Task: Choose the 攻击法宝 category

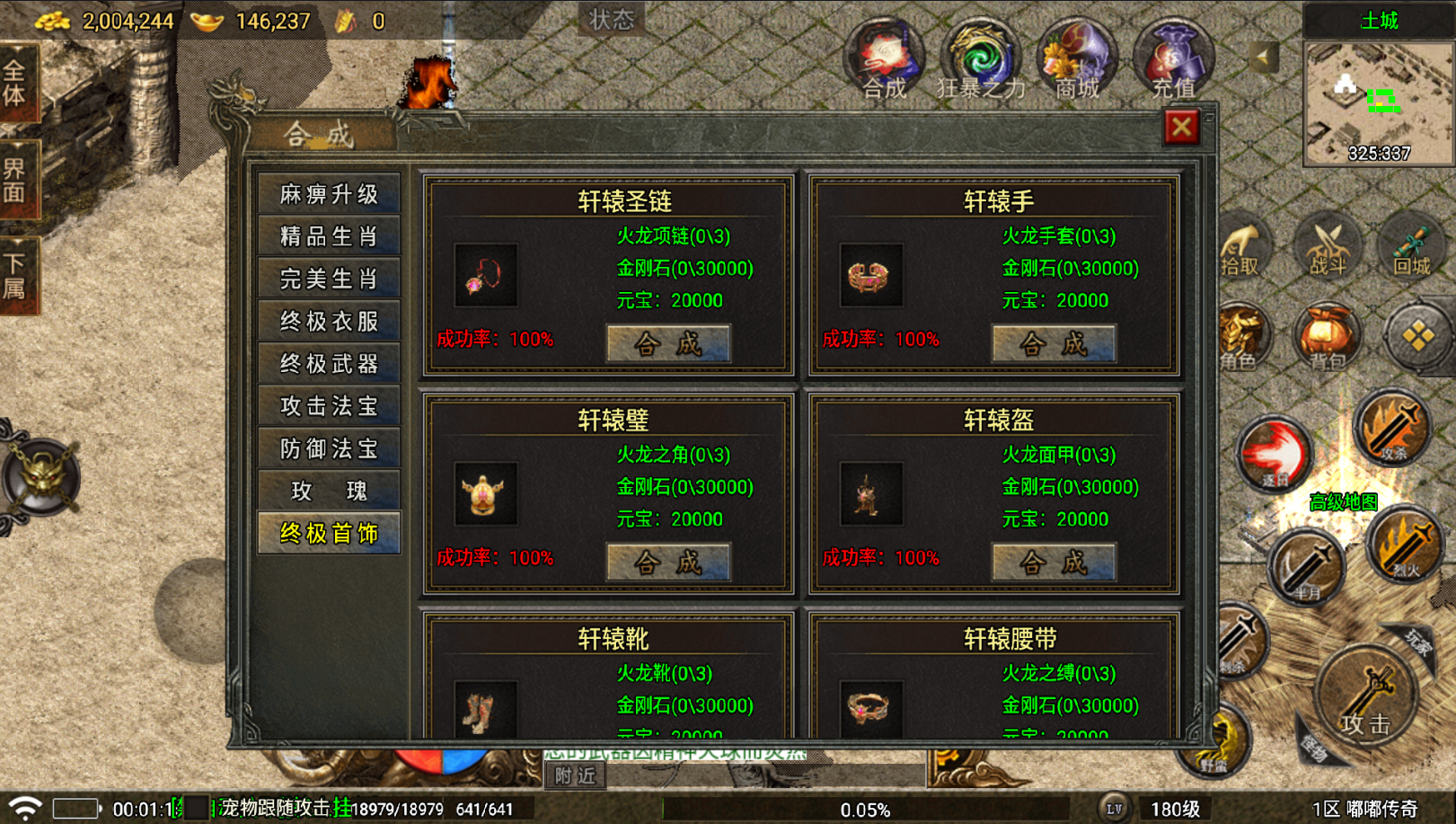Action: [329, 406]
